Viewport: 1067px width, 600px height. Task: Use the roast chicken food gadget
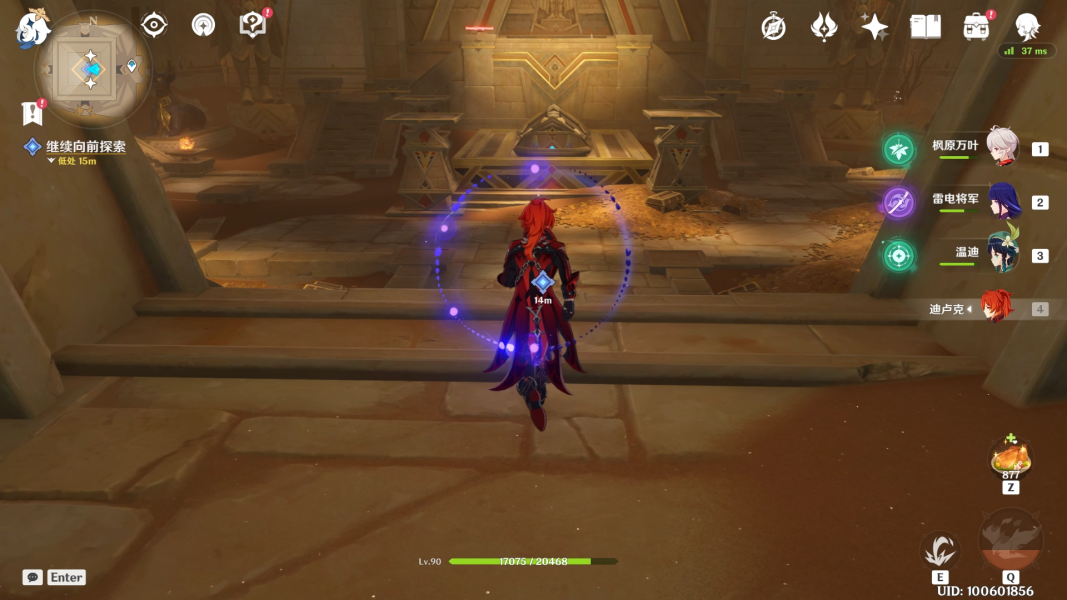pos(1010,460)
